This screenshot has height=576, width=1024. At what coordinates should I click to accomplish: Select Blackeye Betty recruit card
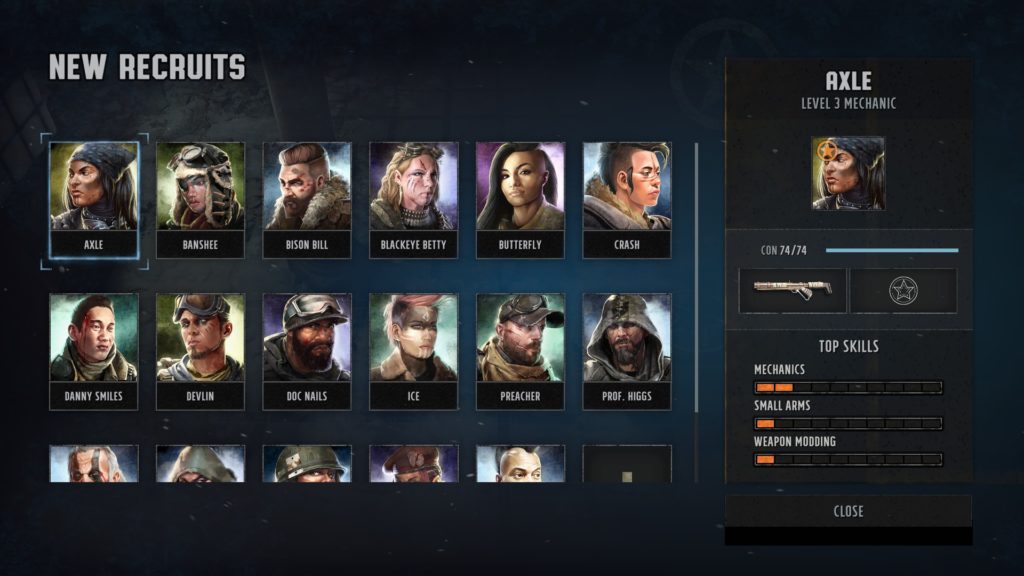tap(413, 198)
